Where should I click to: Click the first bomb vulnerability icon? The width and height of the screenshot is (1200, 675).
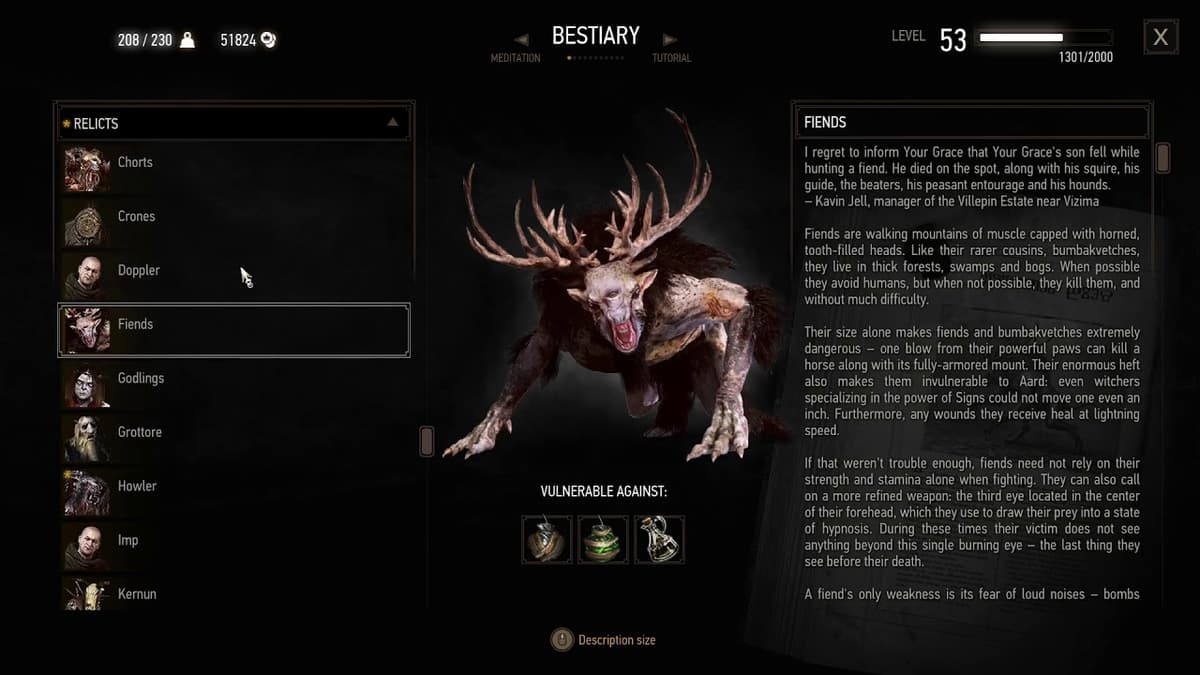click(547, 540)
